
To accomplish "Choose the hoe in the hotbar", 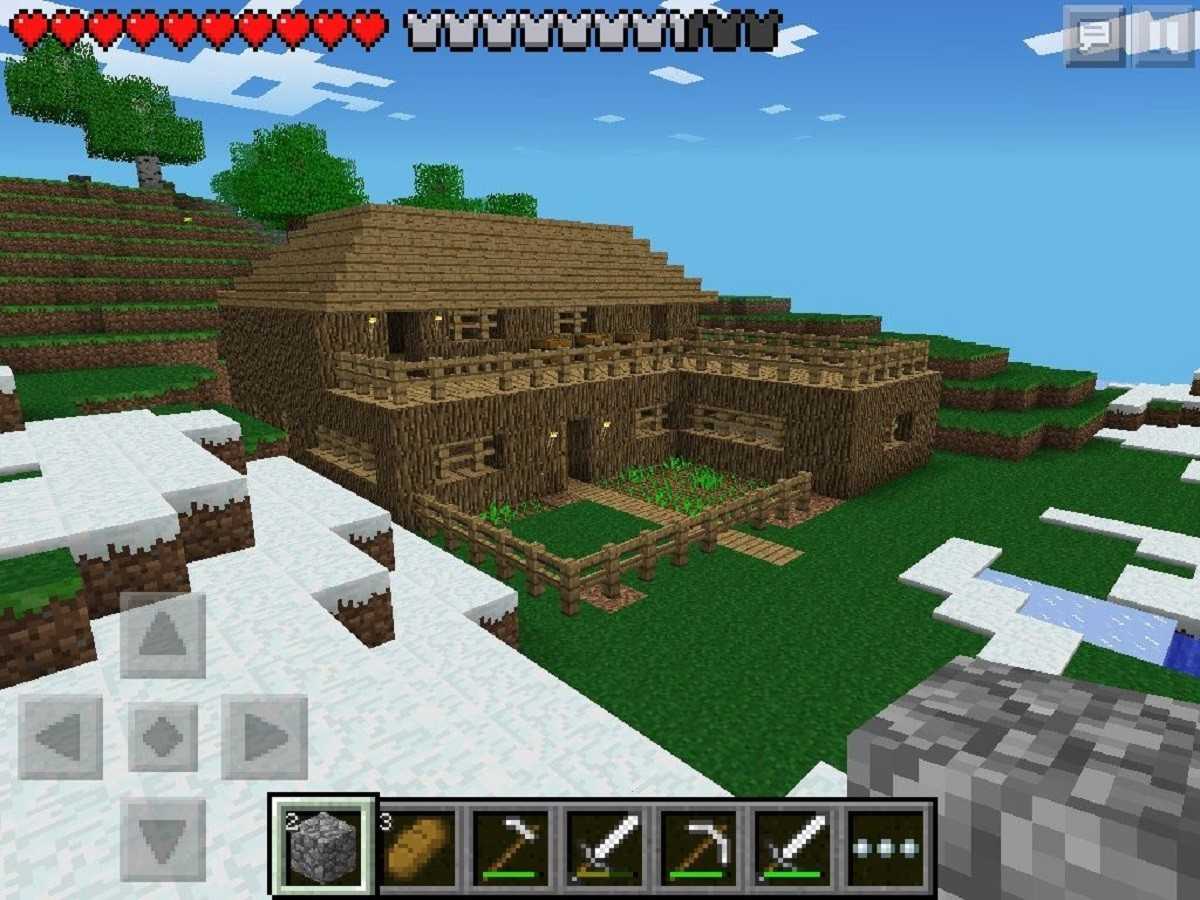I will point(511,847).
